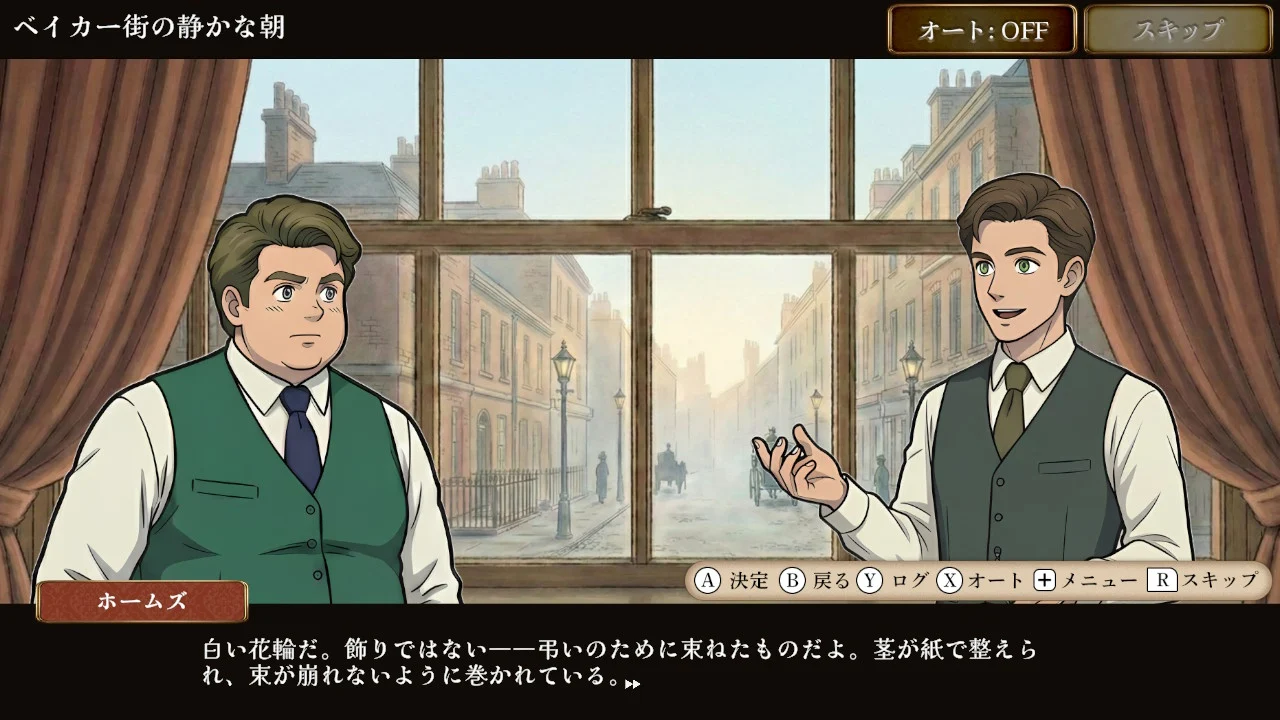The height and width of the screenshot is (720, 1280).
Task: Toggle the オート: OFF auto-play button
Action: point(982,30)
